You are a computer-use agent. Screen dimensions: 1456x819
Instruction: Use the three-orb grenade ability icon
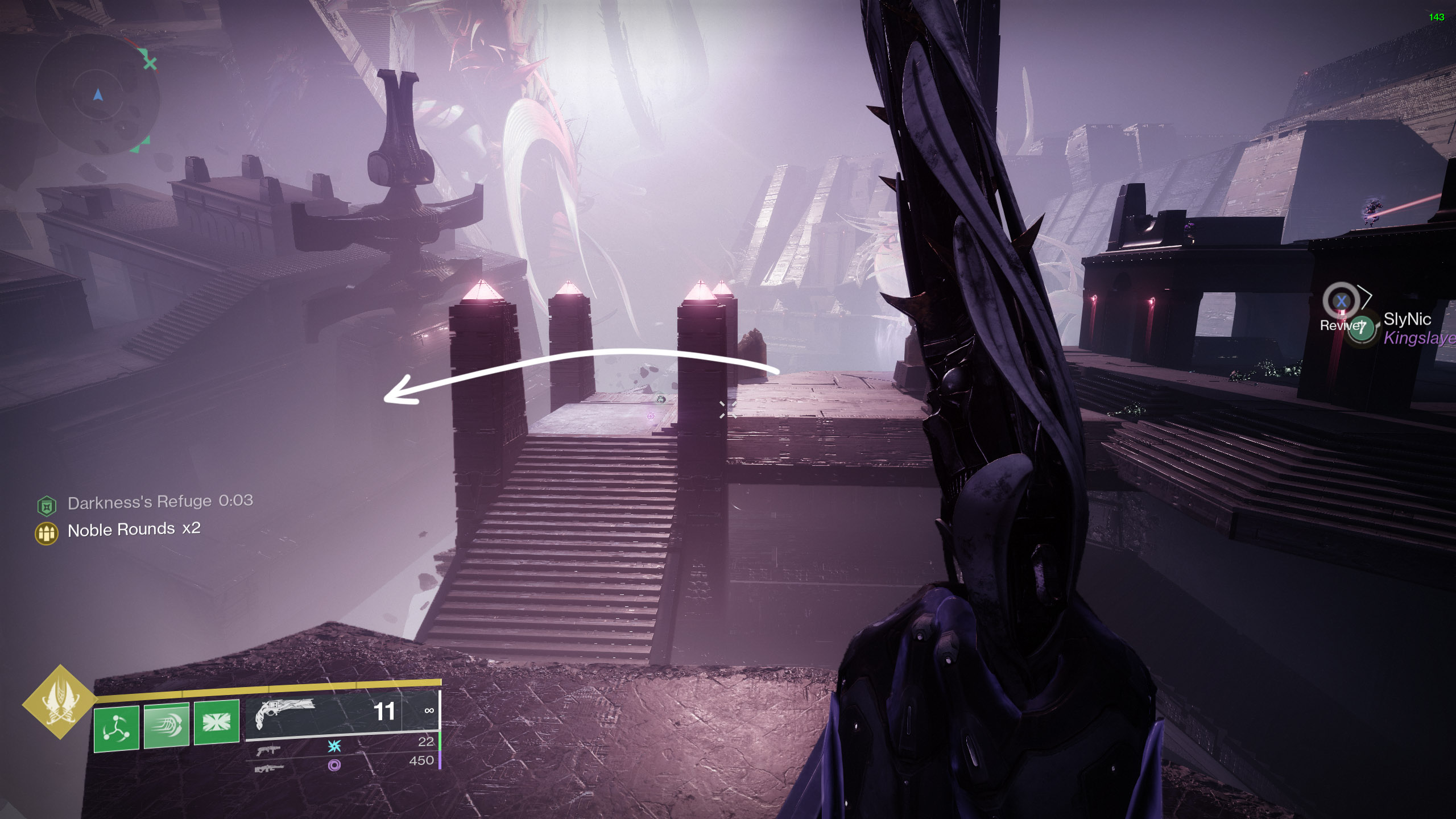pos(116,728)
